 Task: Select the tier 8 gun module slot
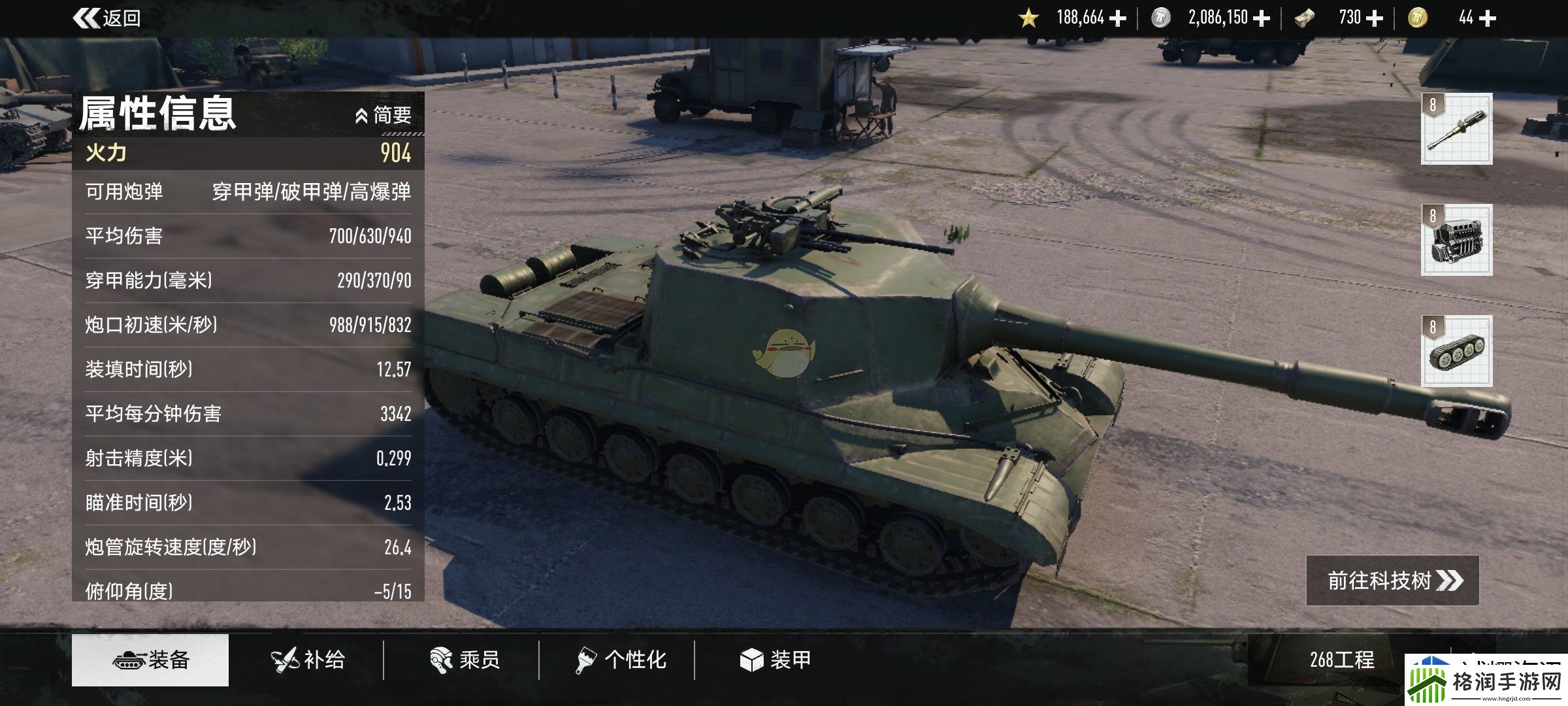(x=1456, y=129)
